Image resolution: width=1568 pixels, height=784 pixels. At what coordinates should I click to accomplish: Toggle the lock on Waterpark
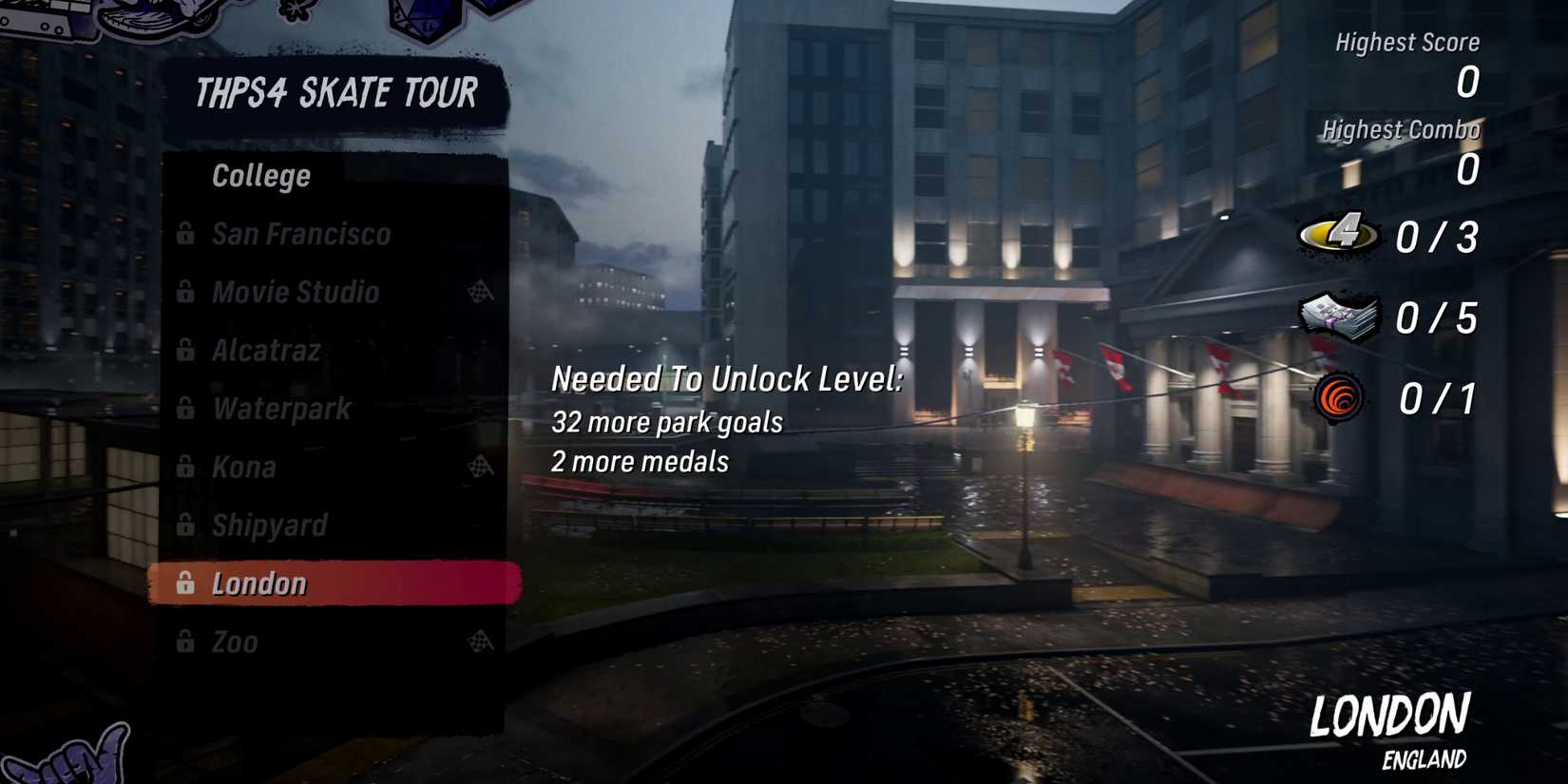(x=186, y=409)
